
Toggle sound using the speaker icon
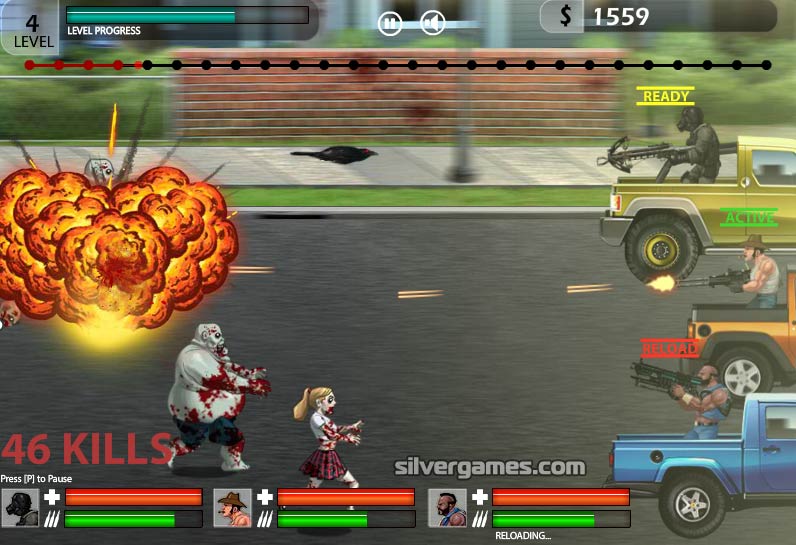click(432, 23)
